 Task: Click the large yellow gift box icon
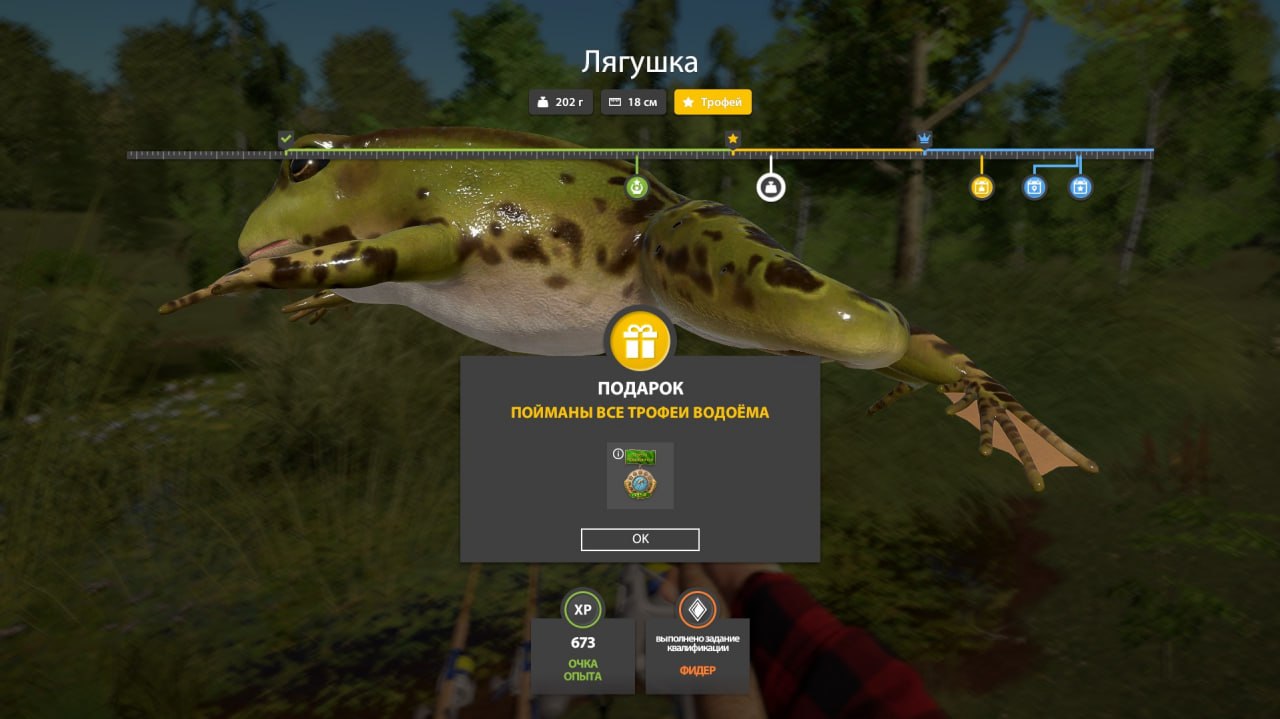tap(640, 341)
